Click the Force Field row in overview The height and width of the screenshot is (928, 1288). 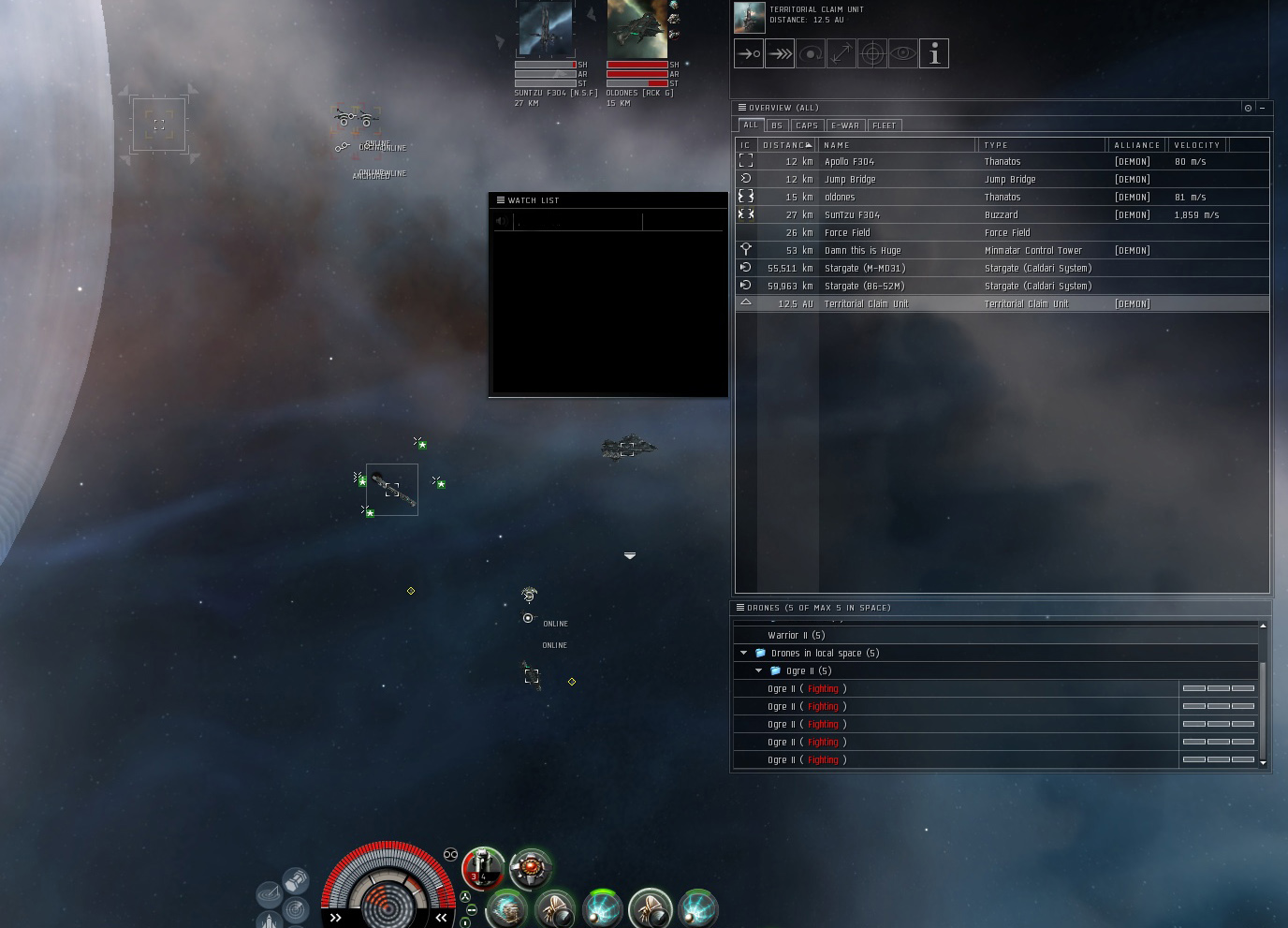tap(847, 233)
